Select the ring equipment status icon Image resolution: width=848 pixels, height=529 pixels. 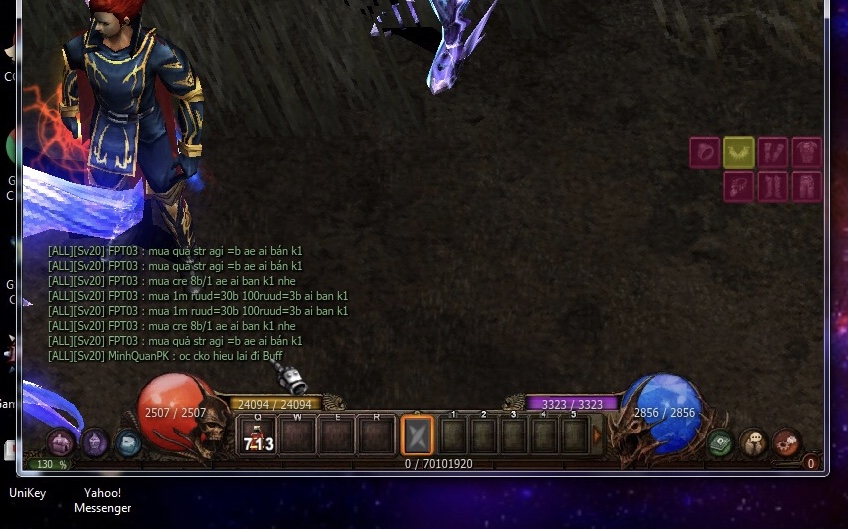(705, 153)
